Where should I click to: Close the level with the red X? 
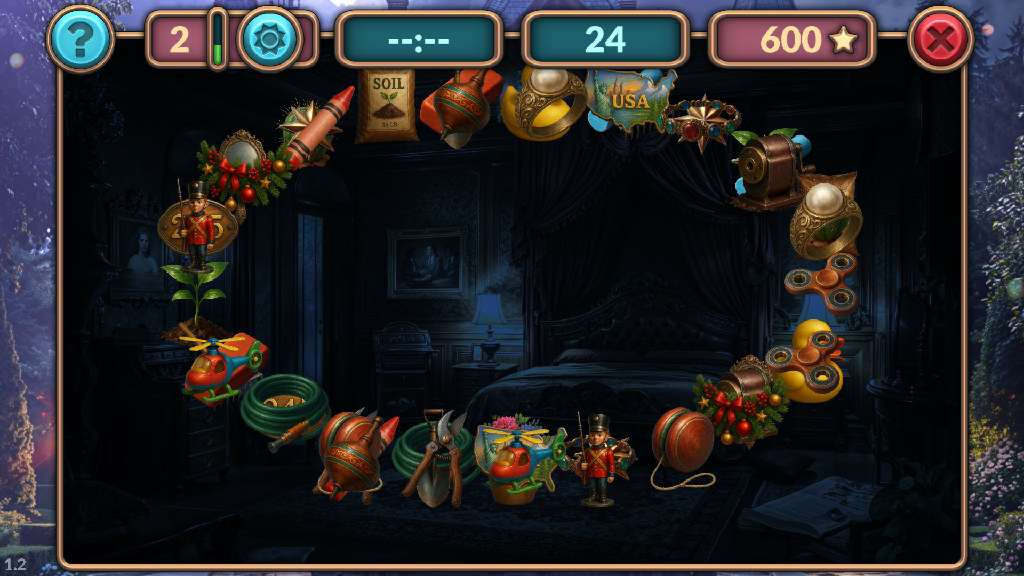(940, 39)
